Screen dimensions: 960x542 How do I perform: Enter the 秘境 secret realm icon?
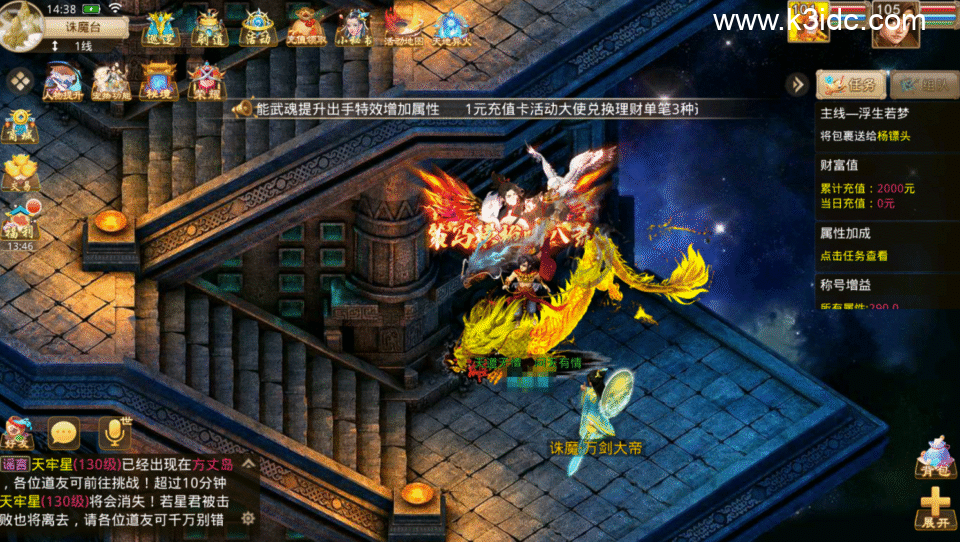pos(159,80)
